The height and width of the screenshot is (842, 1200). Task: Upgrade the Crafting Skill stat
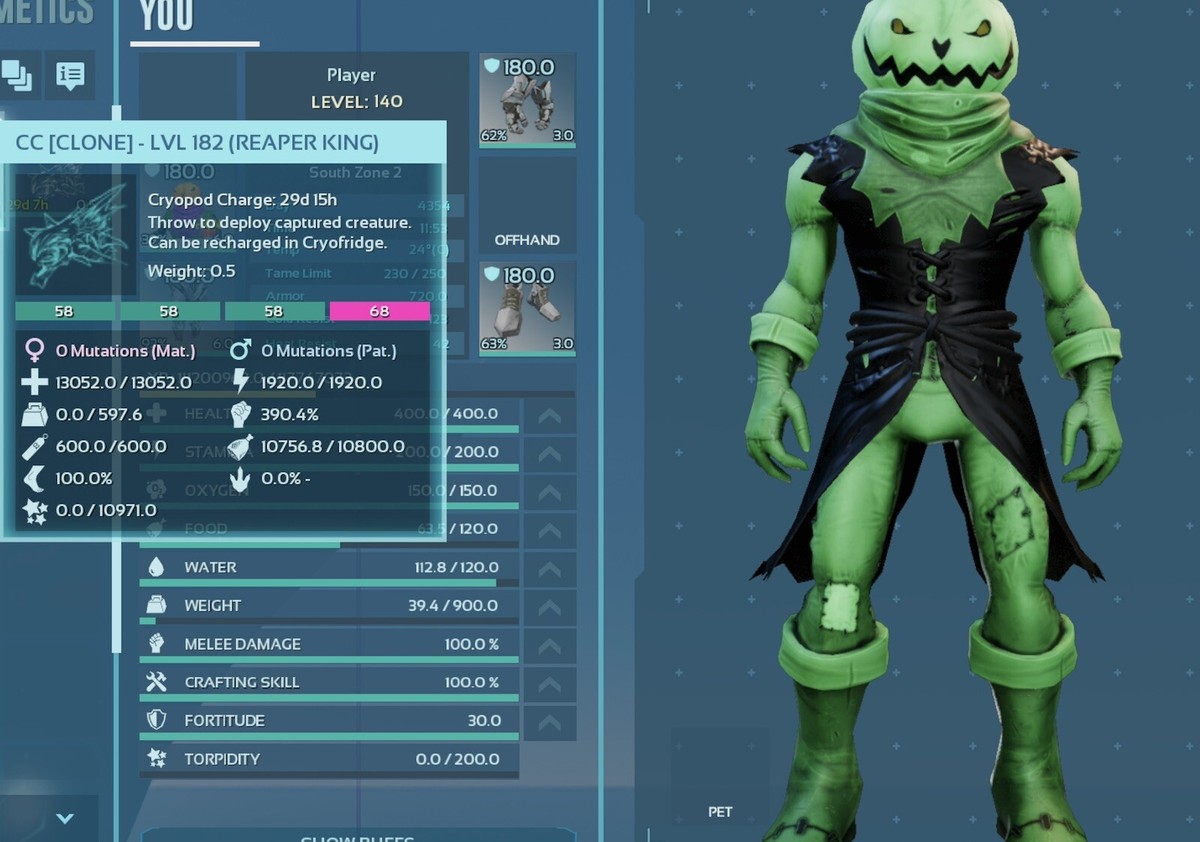(x=549, y=683)
